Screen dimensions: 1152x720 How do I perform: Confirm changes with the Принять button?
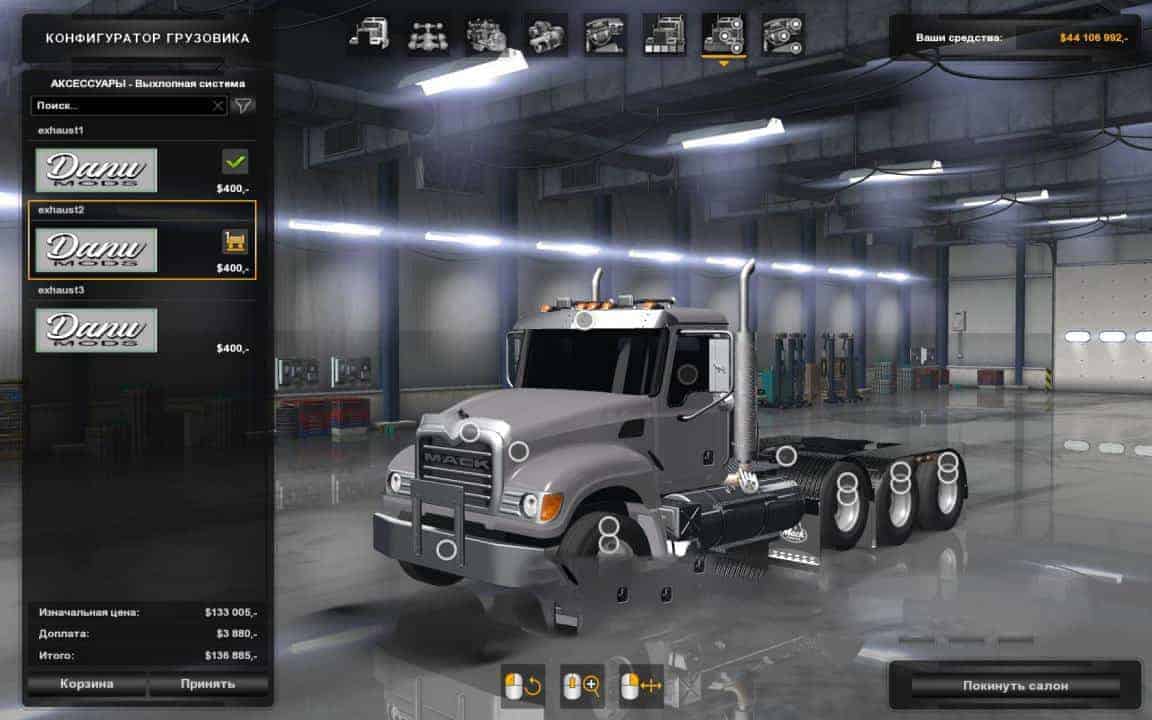208,684
